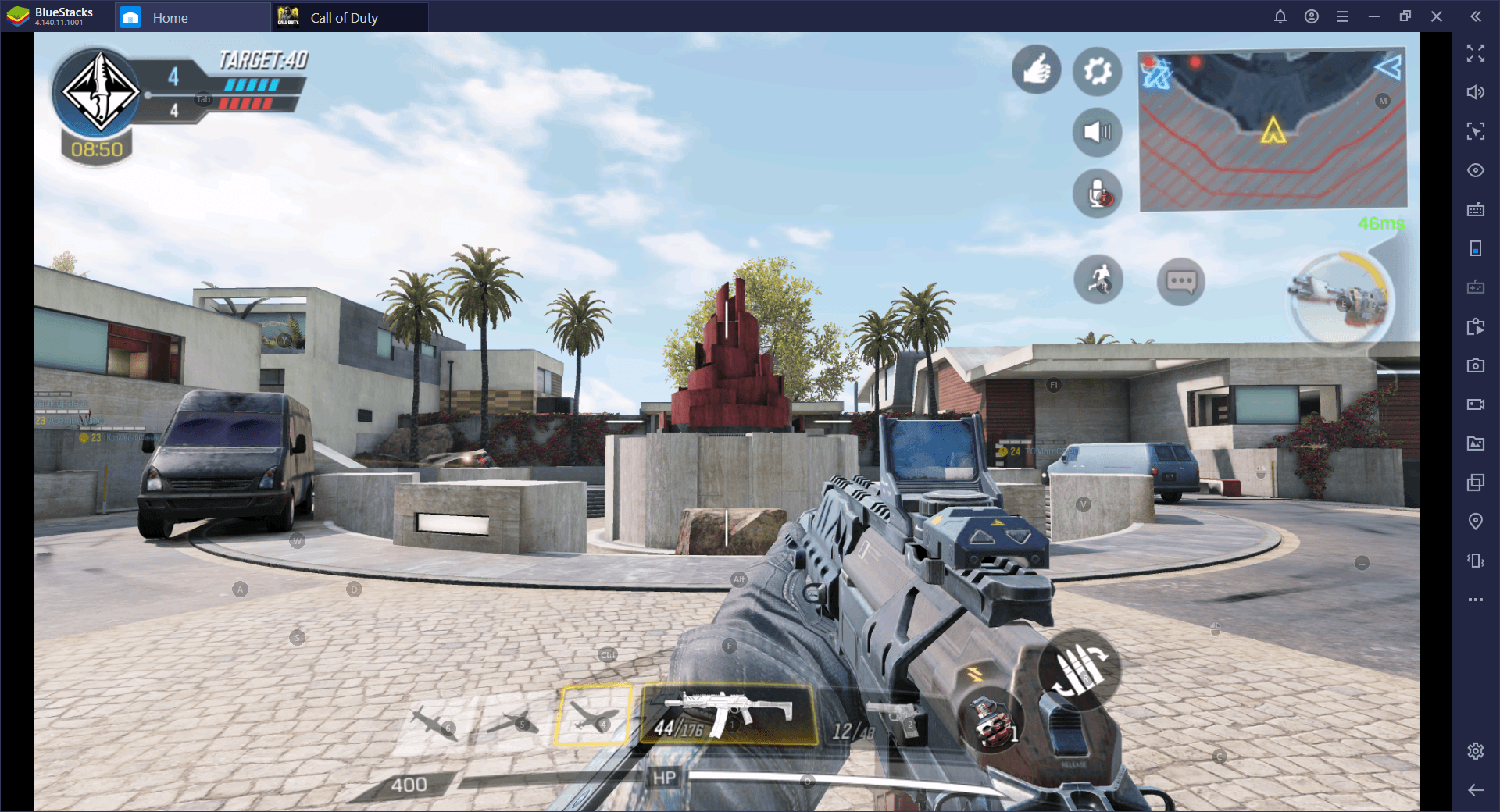This screenshot has width=1500, height=812.
Task: Start screen recording from the BlueStacks sidebar
Action: tap(1476, 404)
